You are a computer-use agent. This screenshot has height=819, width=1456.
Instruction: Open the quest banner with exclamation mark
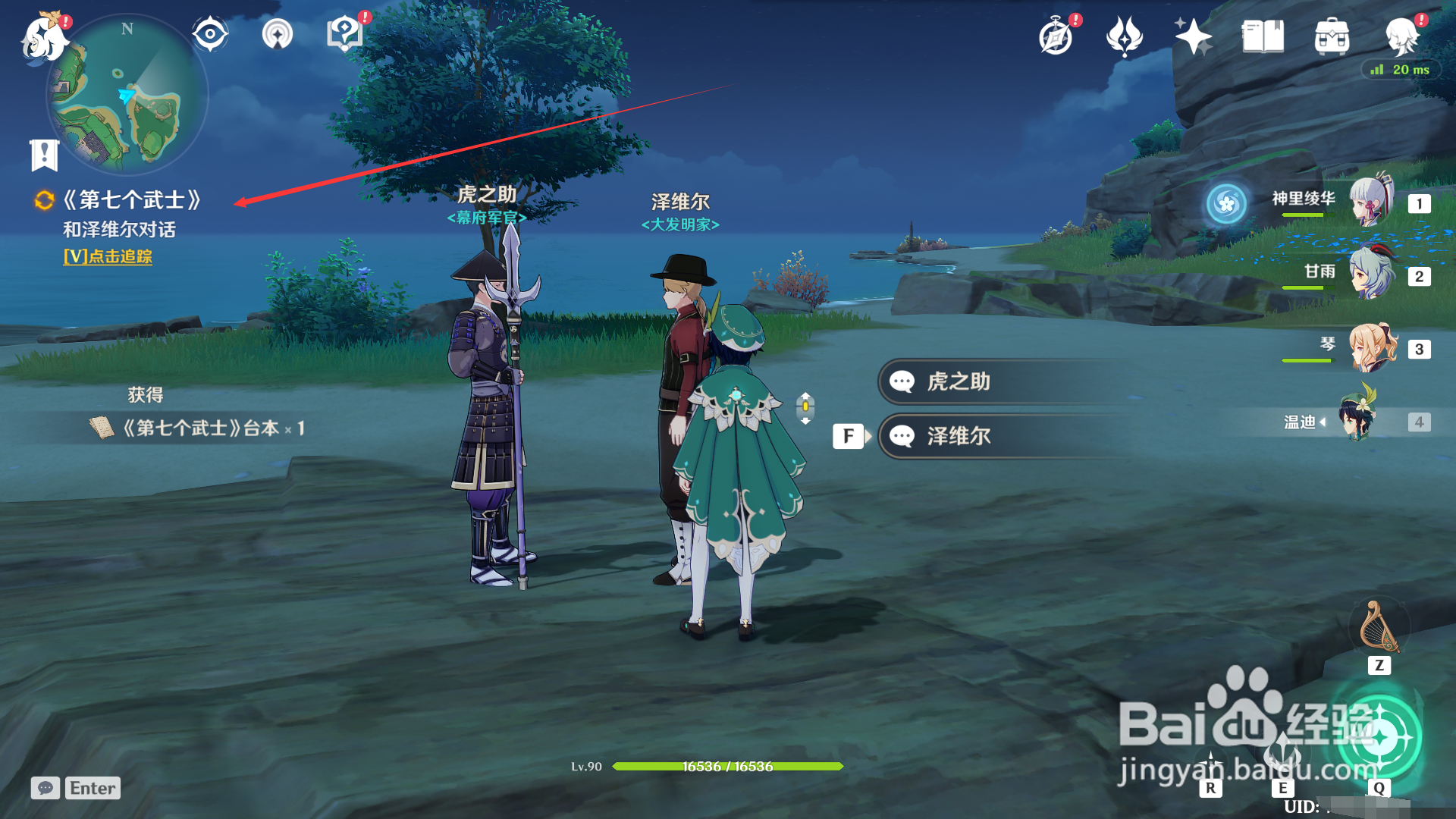tap(44, 155)
